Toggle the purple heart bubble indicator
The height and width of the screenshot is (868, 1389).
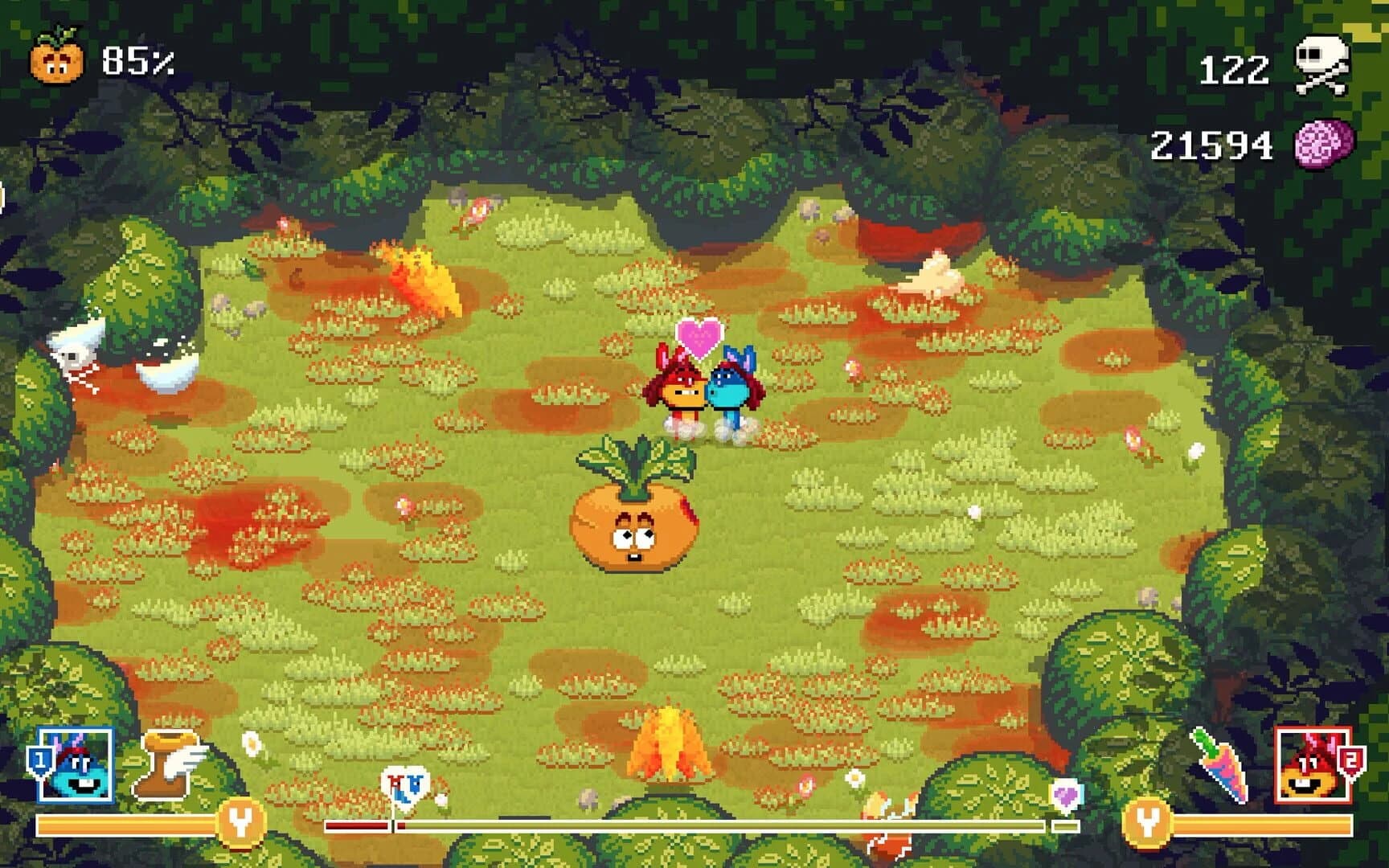click(x=1065, y=792)
